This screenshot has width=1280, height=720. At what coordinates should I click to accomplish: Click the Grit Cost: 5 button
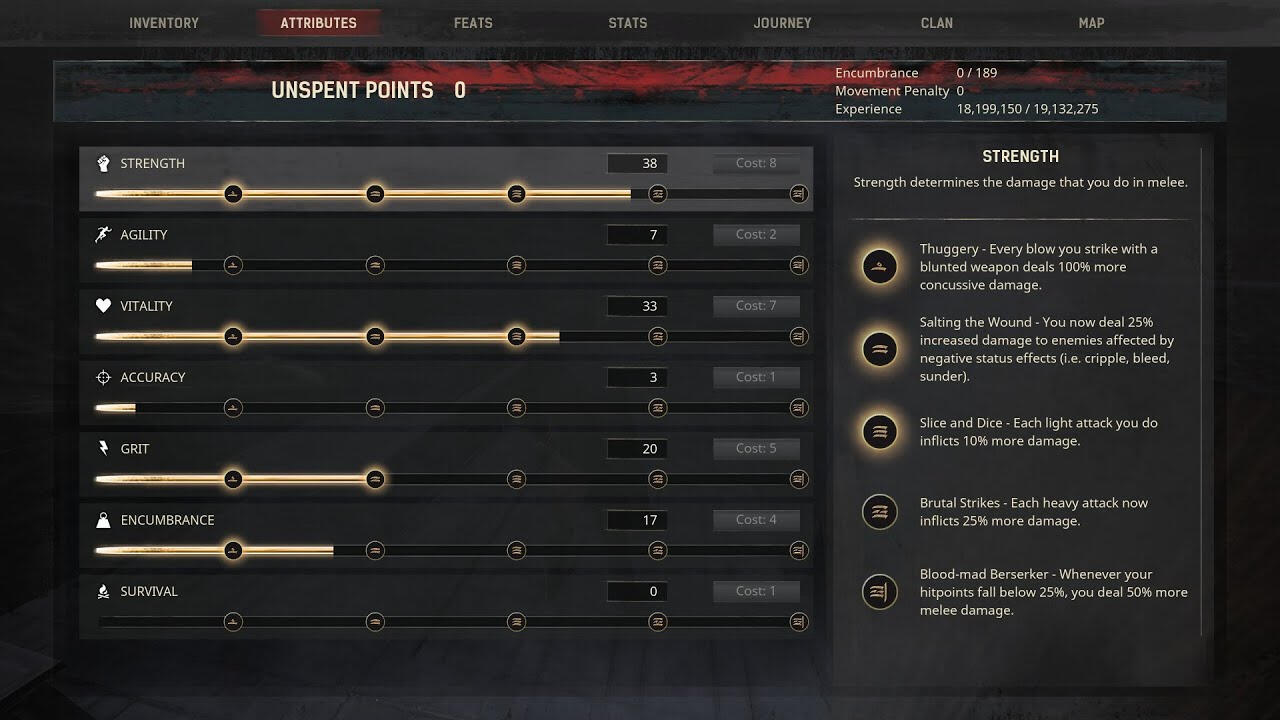tap(756, 449)
